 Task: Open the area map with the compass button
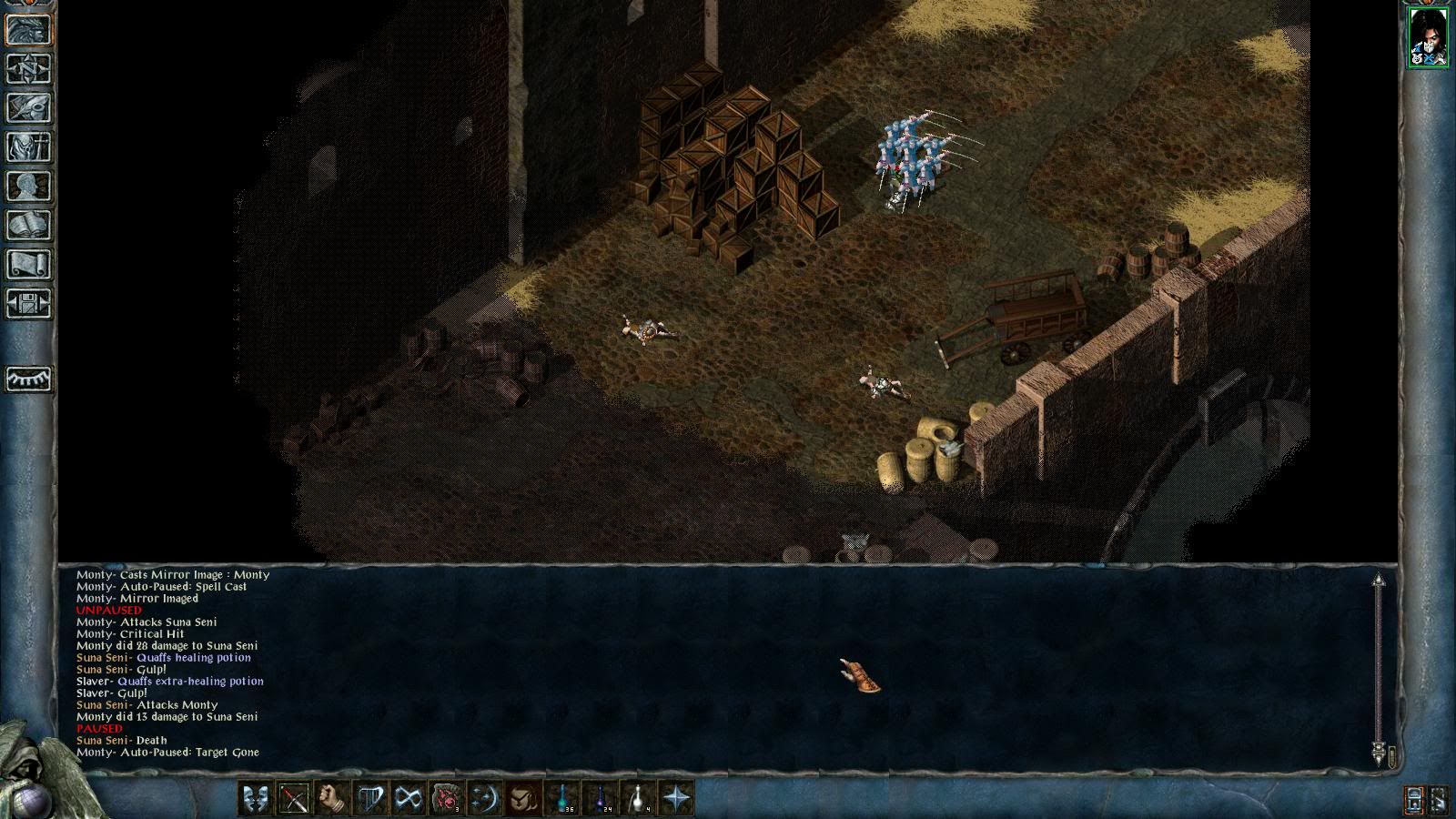[x=29, y=68]
